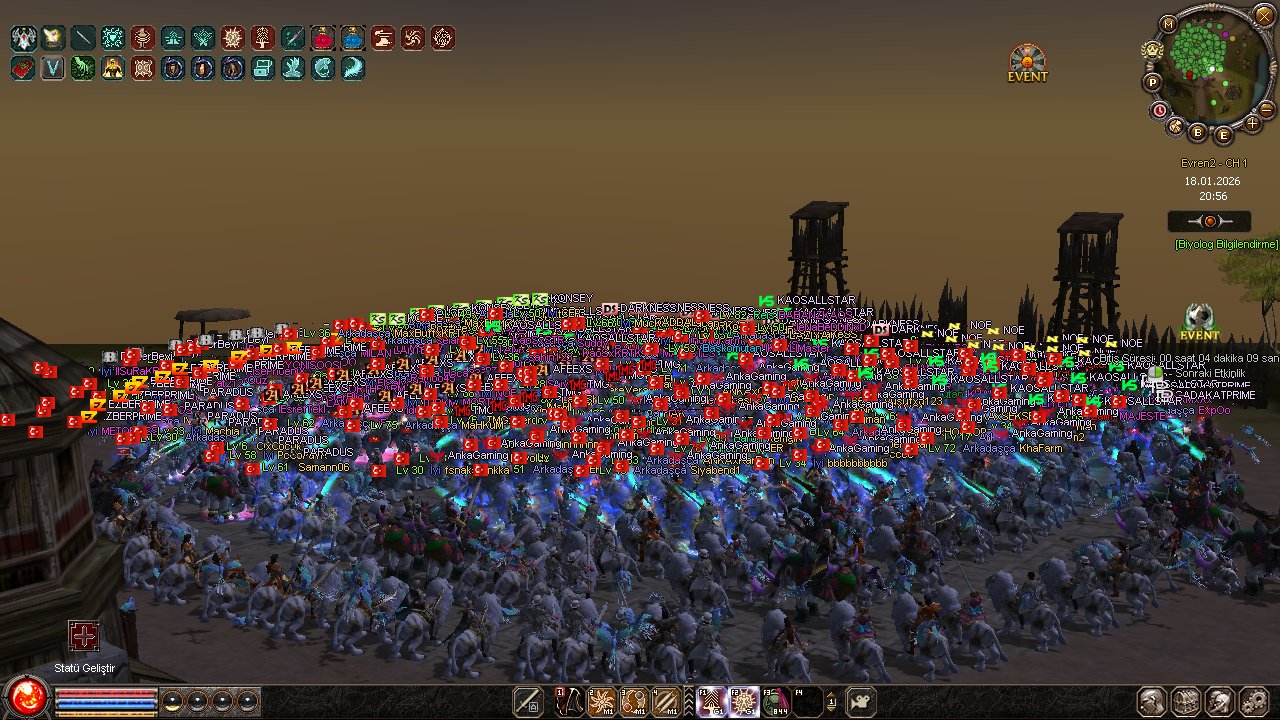Open Statü Geliştir red plus button
Viewport: 1280px width, 720px height.
click(84, 636)
